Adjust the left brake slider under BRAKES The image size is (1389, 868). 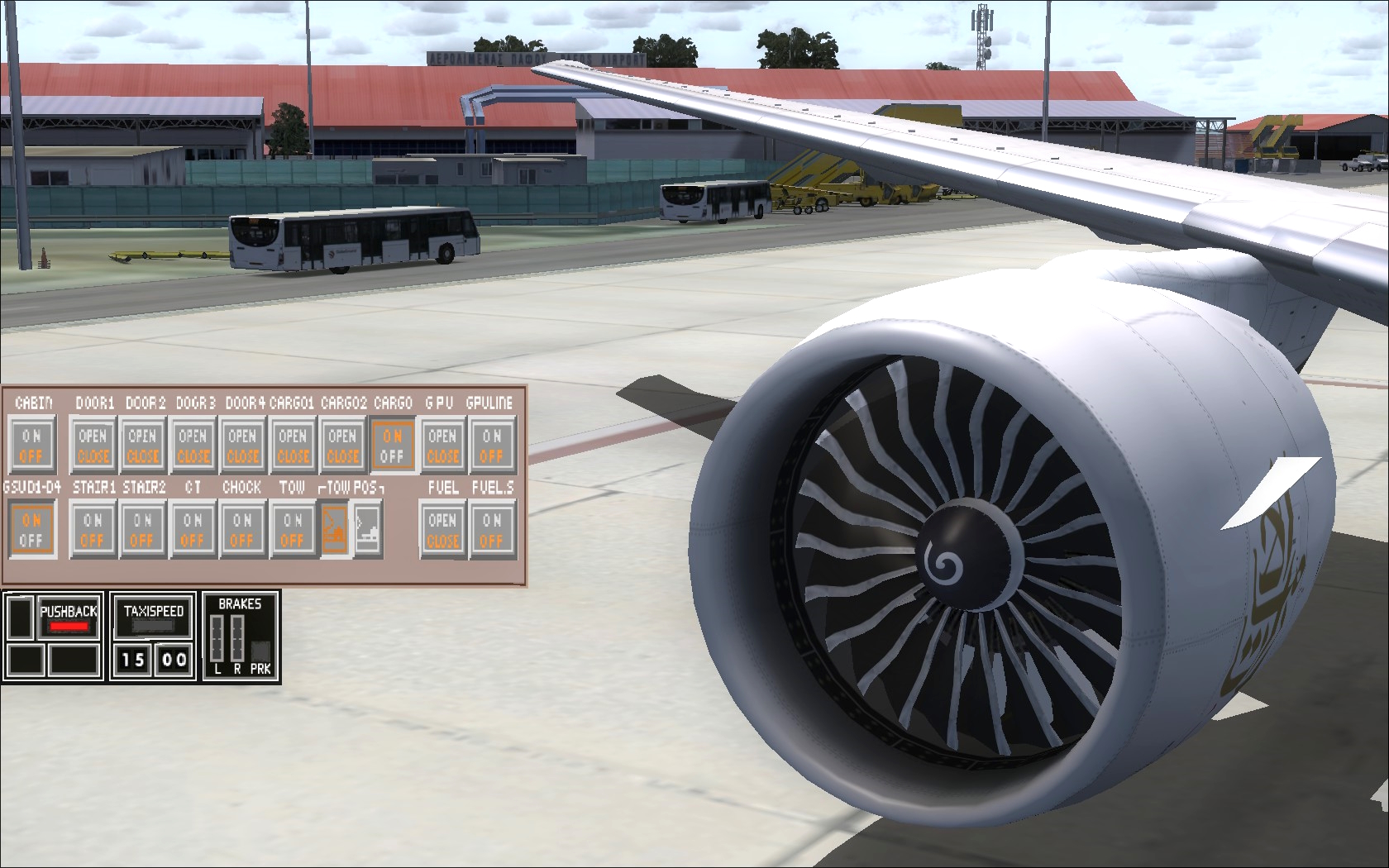coord(218,637)
